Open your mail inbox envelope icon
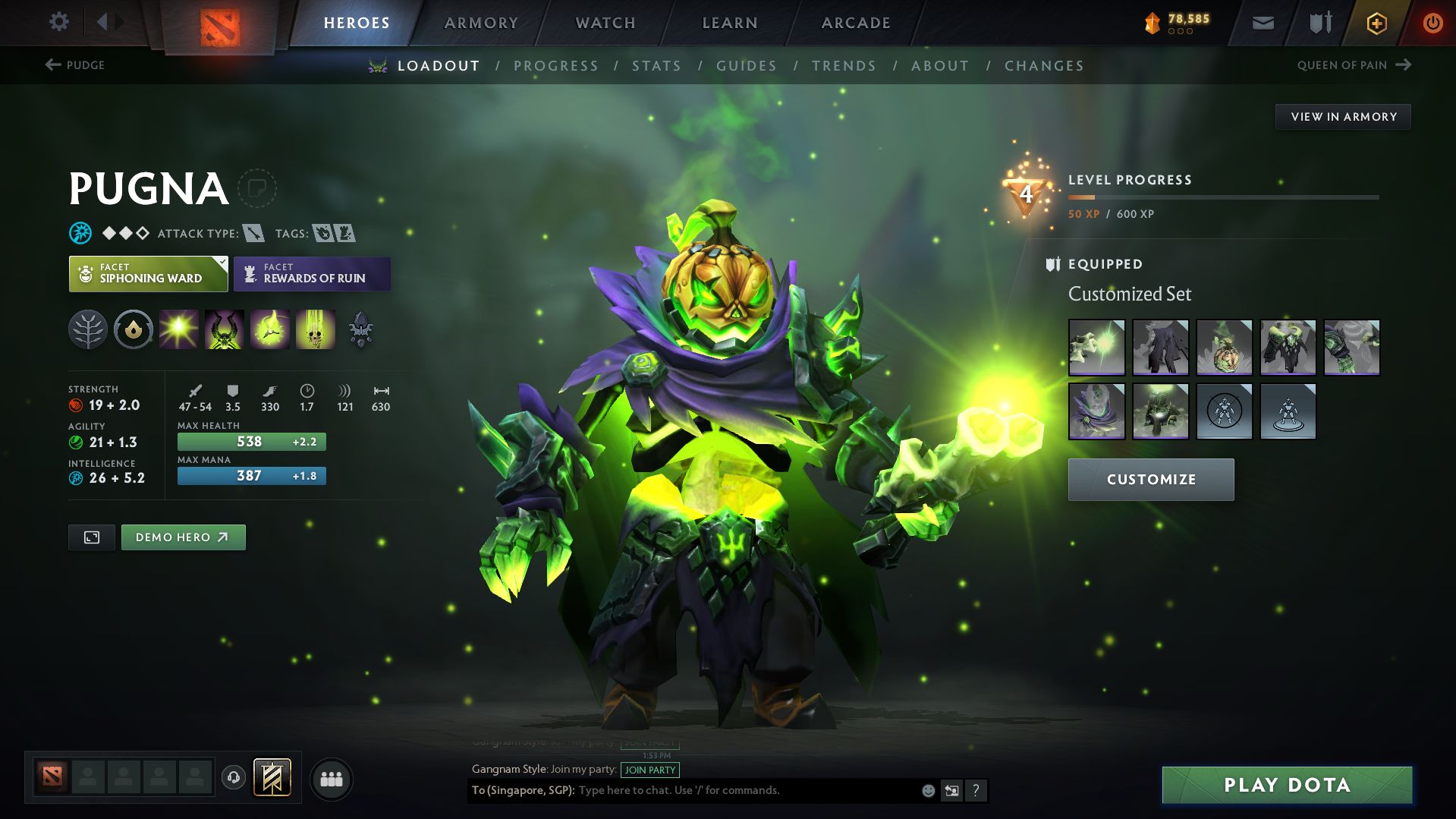 pos(1262,22)
